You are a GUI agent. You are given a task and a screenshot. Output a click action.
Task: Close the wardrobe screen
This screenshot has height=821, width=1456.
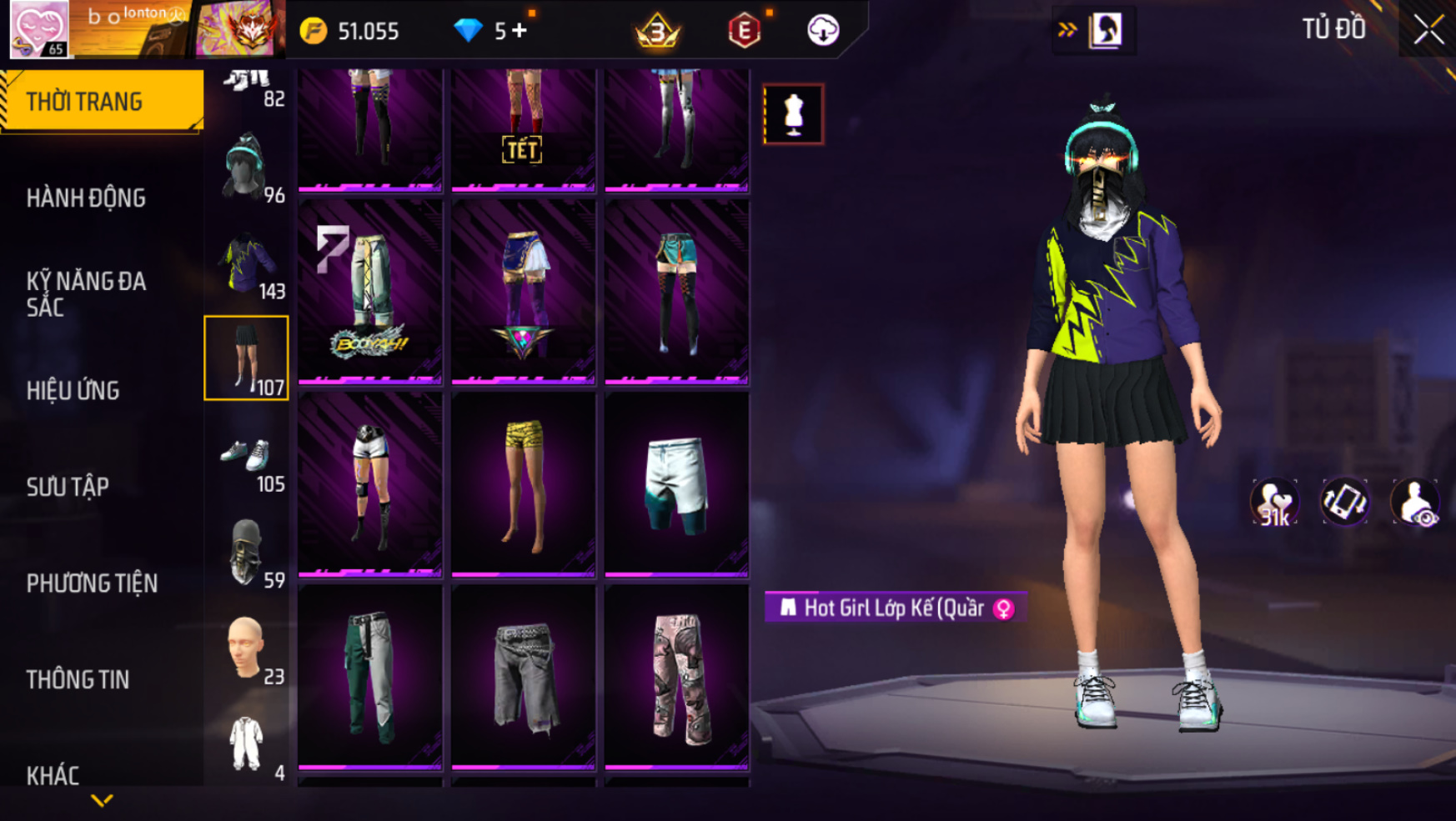click(x=1428, y=30)
